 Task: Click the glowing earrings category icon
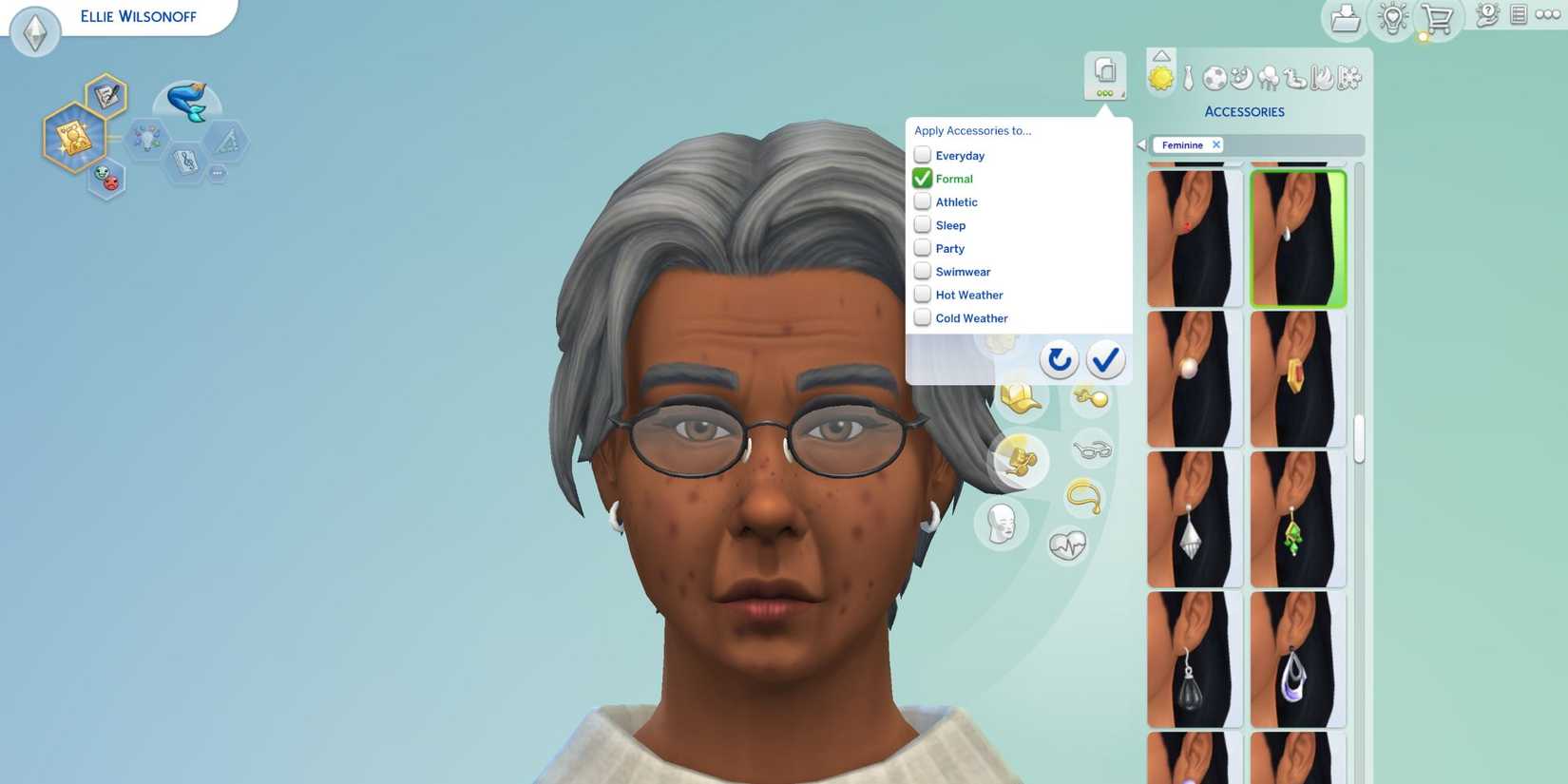pyautogui.click(x=1020, y=462)
